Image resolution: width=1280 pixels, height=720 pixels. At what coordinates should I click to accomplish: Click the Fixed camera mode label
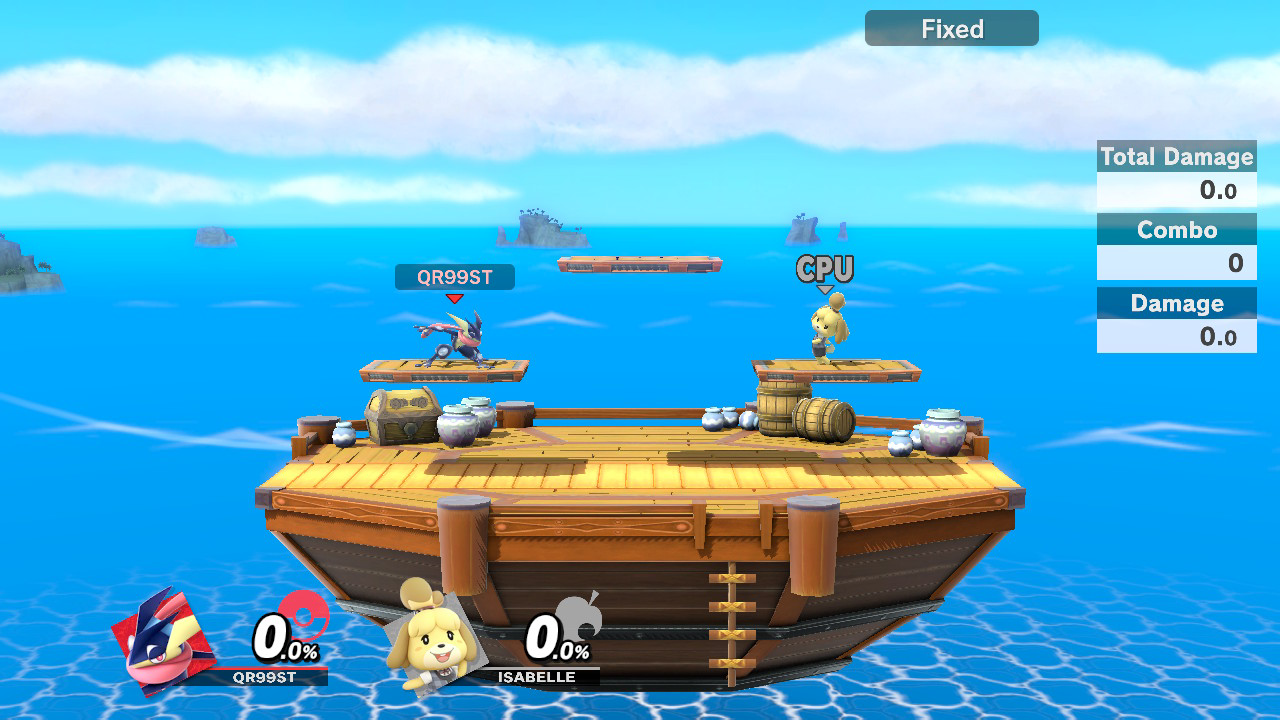coord(951,29)
